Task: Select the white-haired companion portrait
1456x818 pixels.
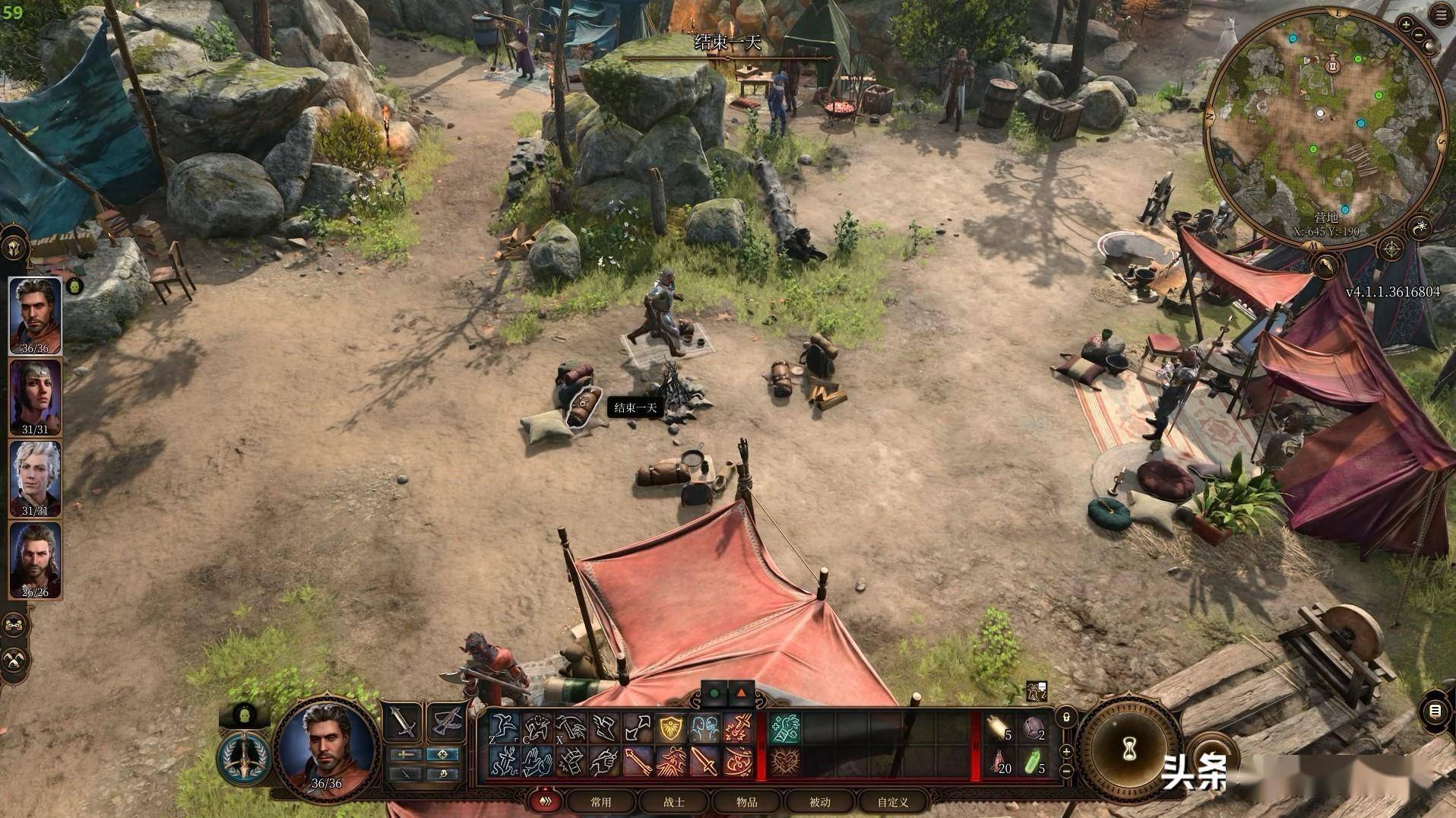Action: coord(35,478)
